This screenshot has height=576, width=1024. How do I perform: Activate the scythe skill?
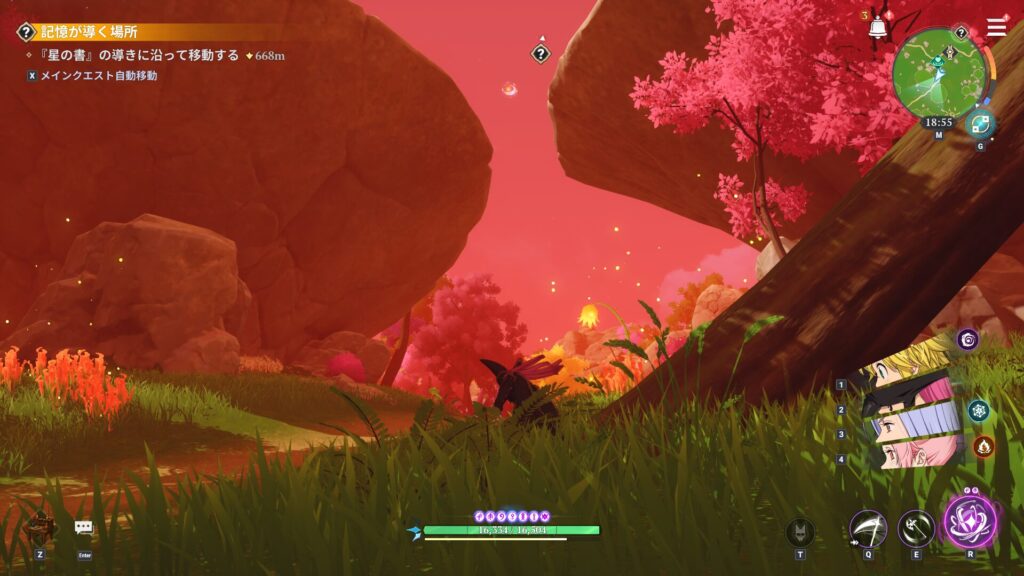tap(867, 528)
